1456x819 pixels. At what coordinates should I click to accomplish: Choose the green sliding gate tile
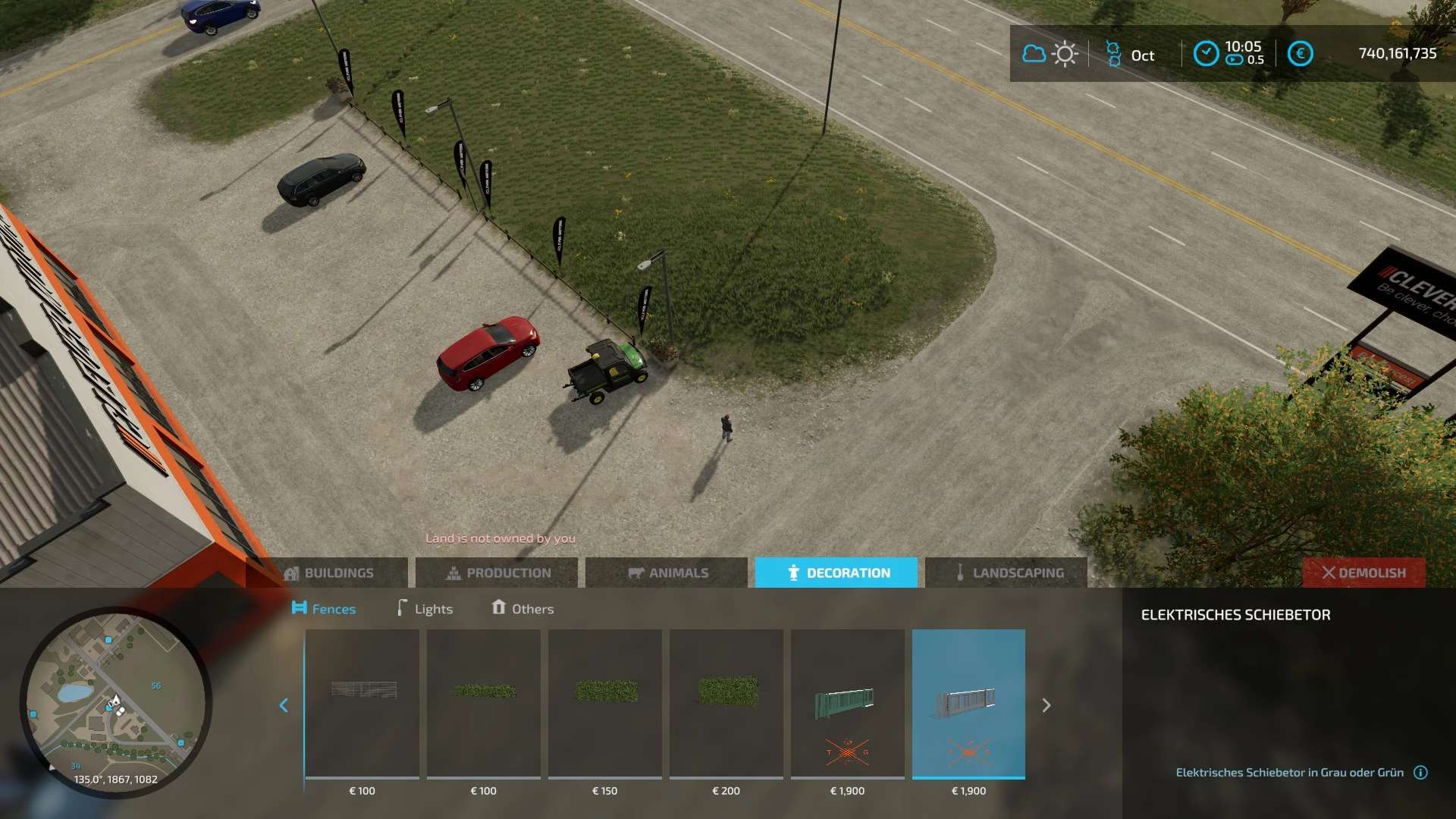tap(848, 704)
